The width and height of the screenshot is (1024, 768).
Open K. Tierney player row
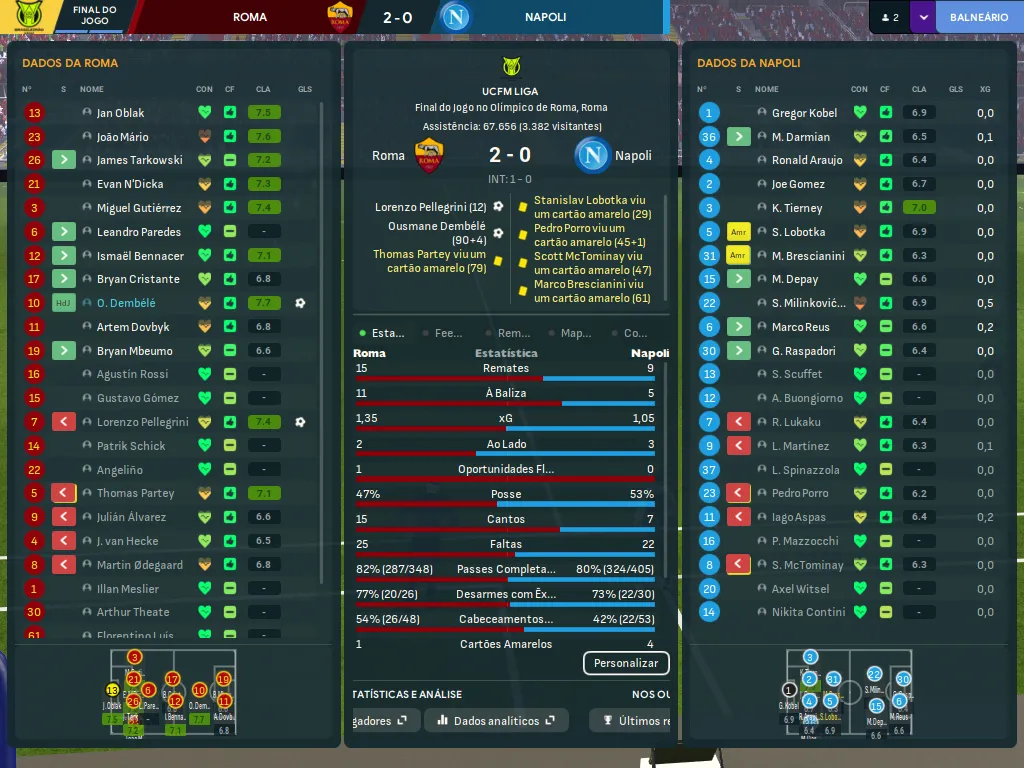[797, 208]
